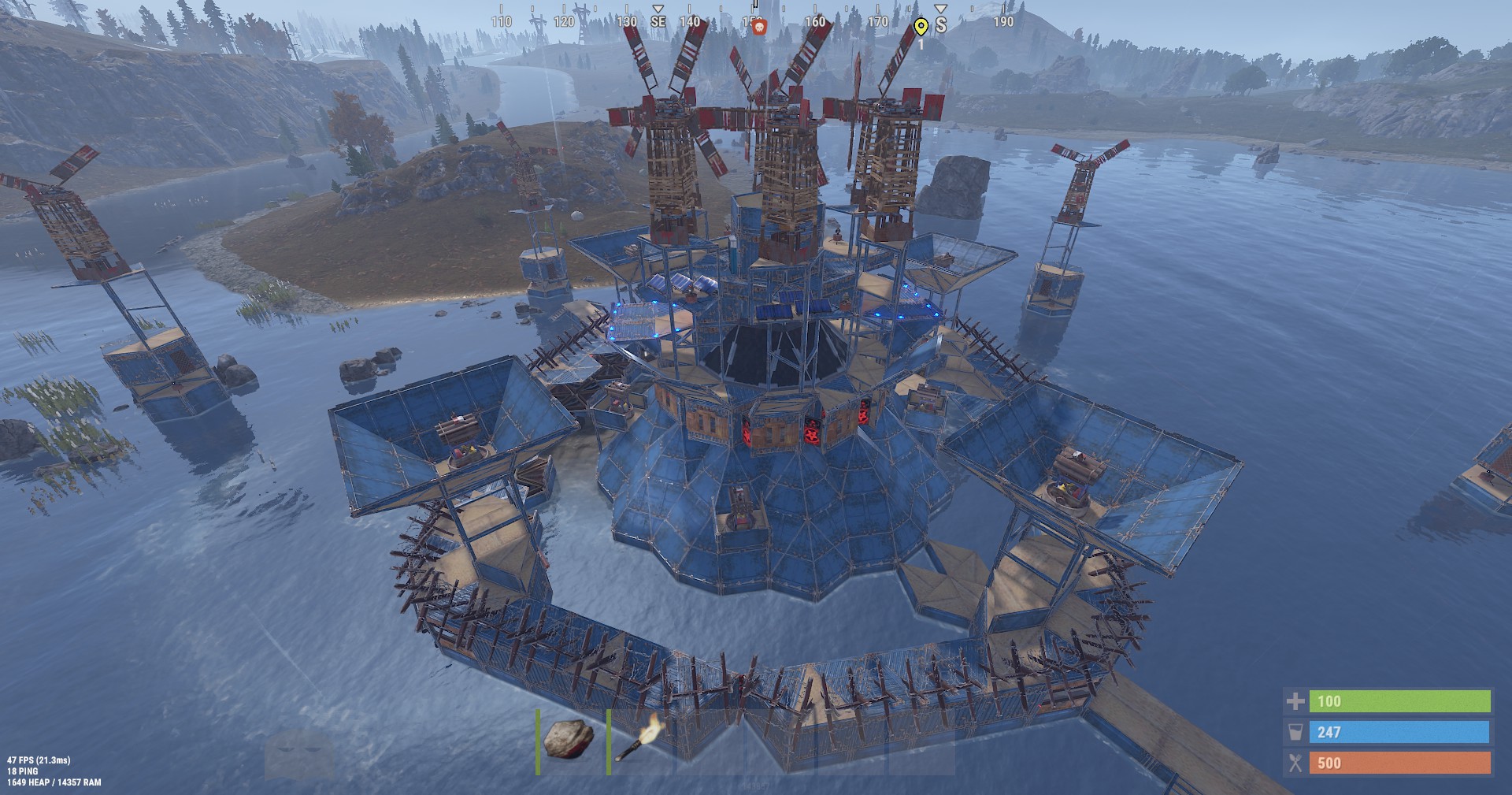Screen dimensions: 1512x795
Task: Click the triangle pointer above SE
Action: (658, 9)
